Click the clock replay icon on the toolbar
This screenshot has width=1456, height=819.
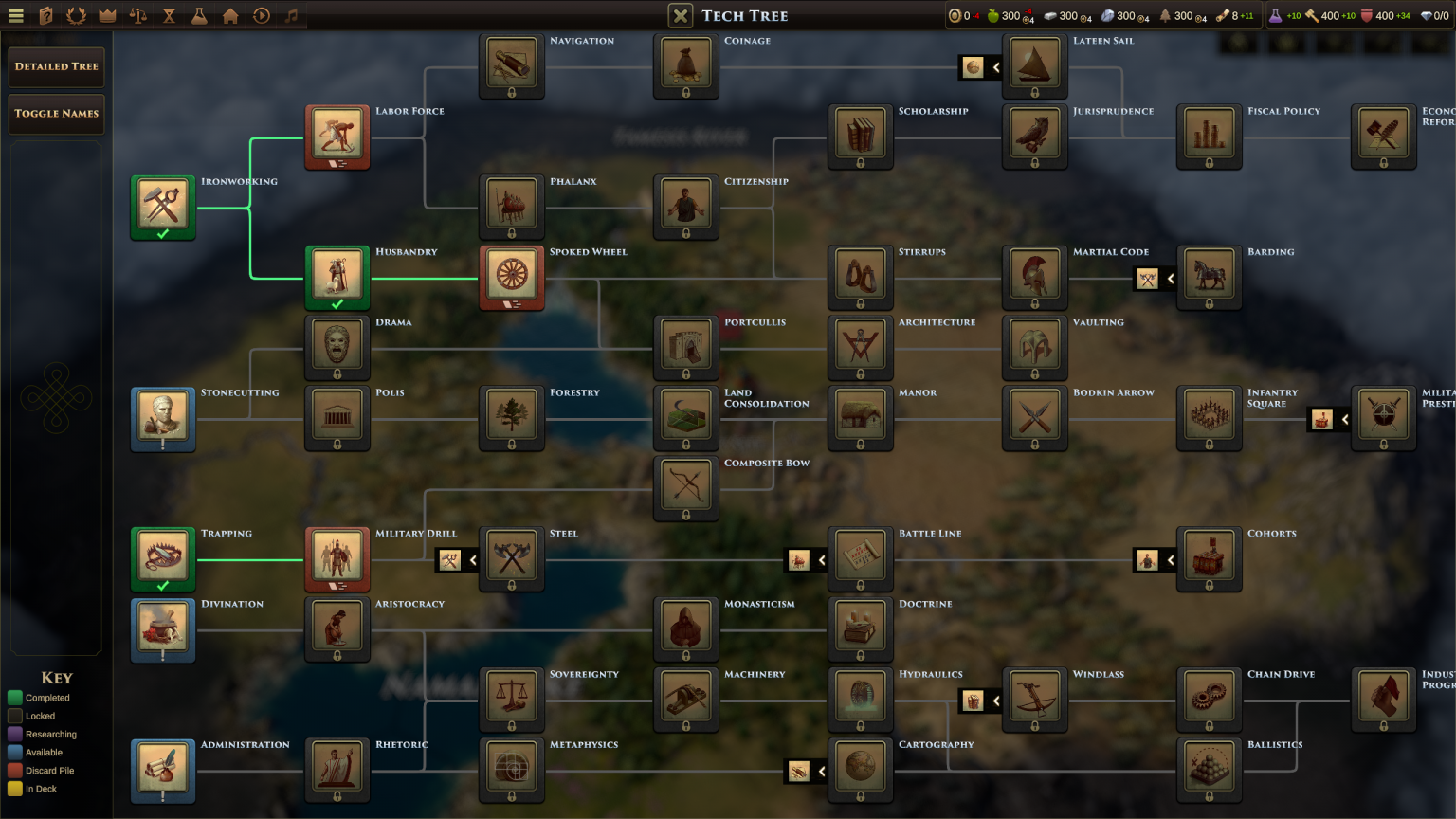coord(262,16)
